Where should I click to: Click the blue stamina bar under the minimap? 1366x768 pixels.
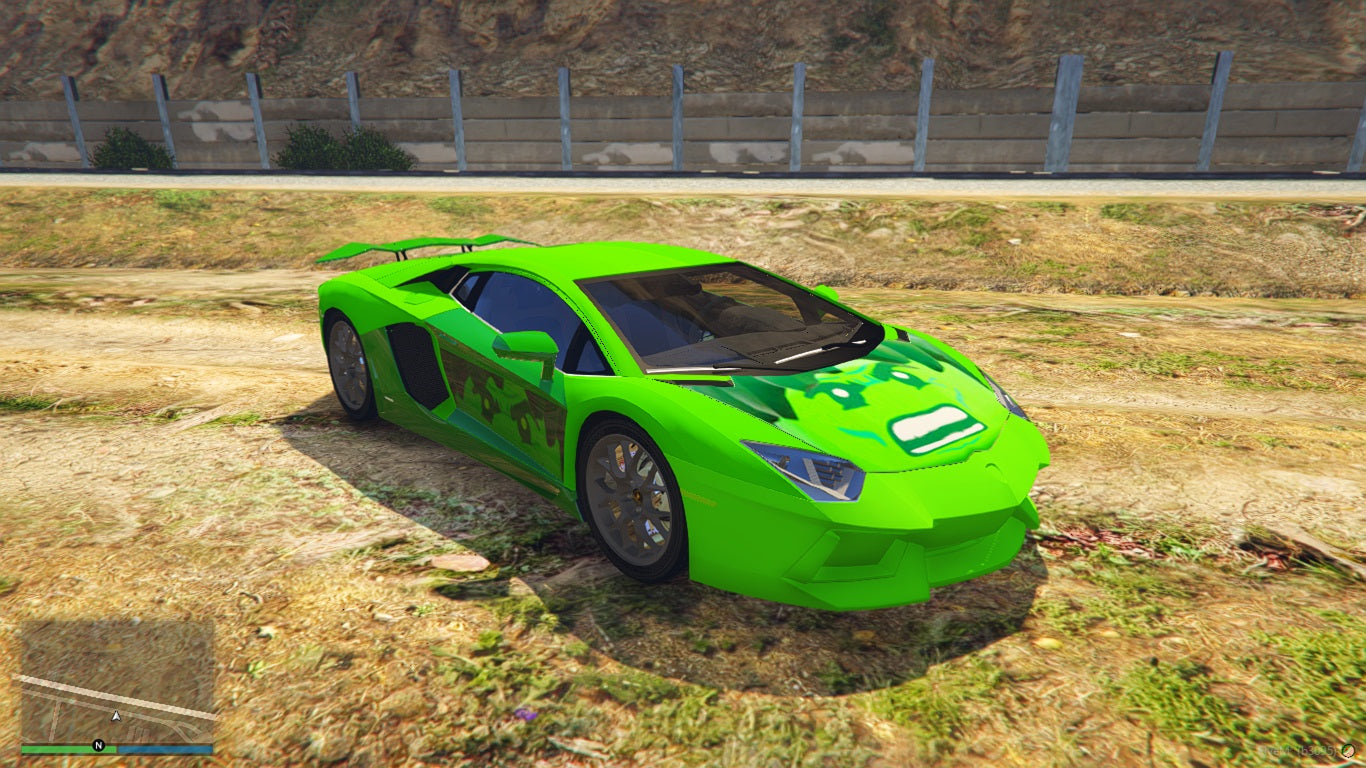(x=165, y=748)
